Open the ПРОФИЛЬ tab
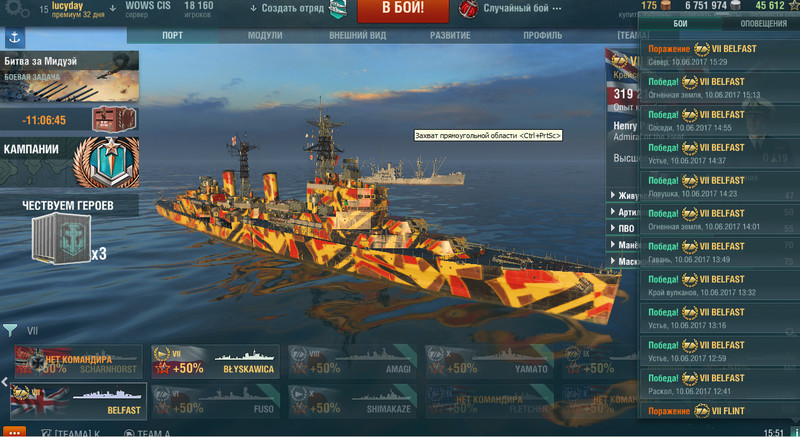This screenshot has width=800, height=437. click(x=542, y=35)
